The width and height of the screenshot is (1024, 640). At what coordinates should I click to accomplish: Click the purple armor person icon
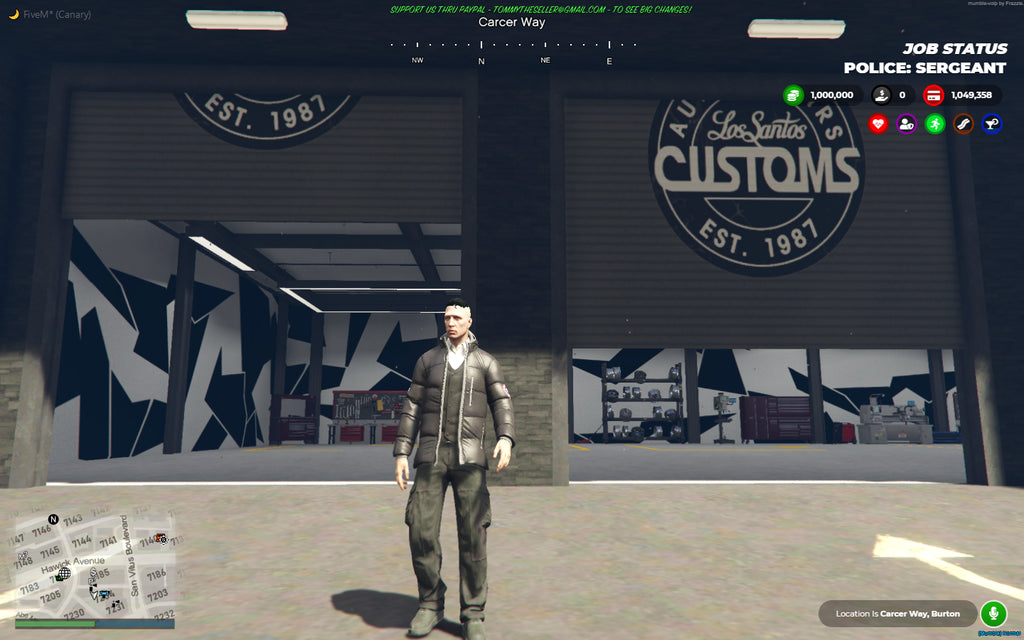906,124
